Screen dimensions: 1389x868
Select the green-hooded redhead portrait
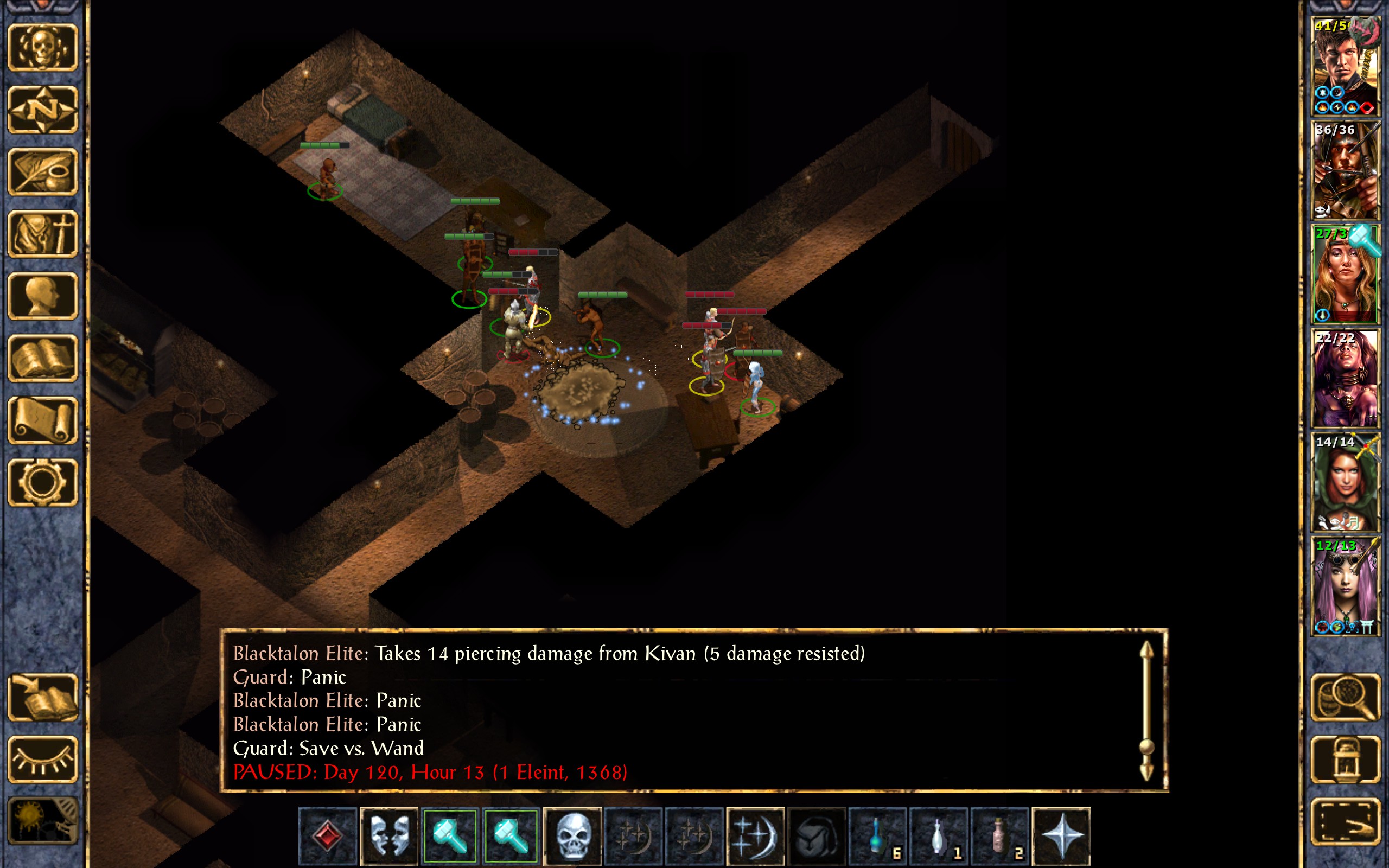click(1345, 482)
